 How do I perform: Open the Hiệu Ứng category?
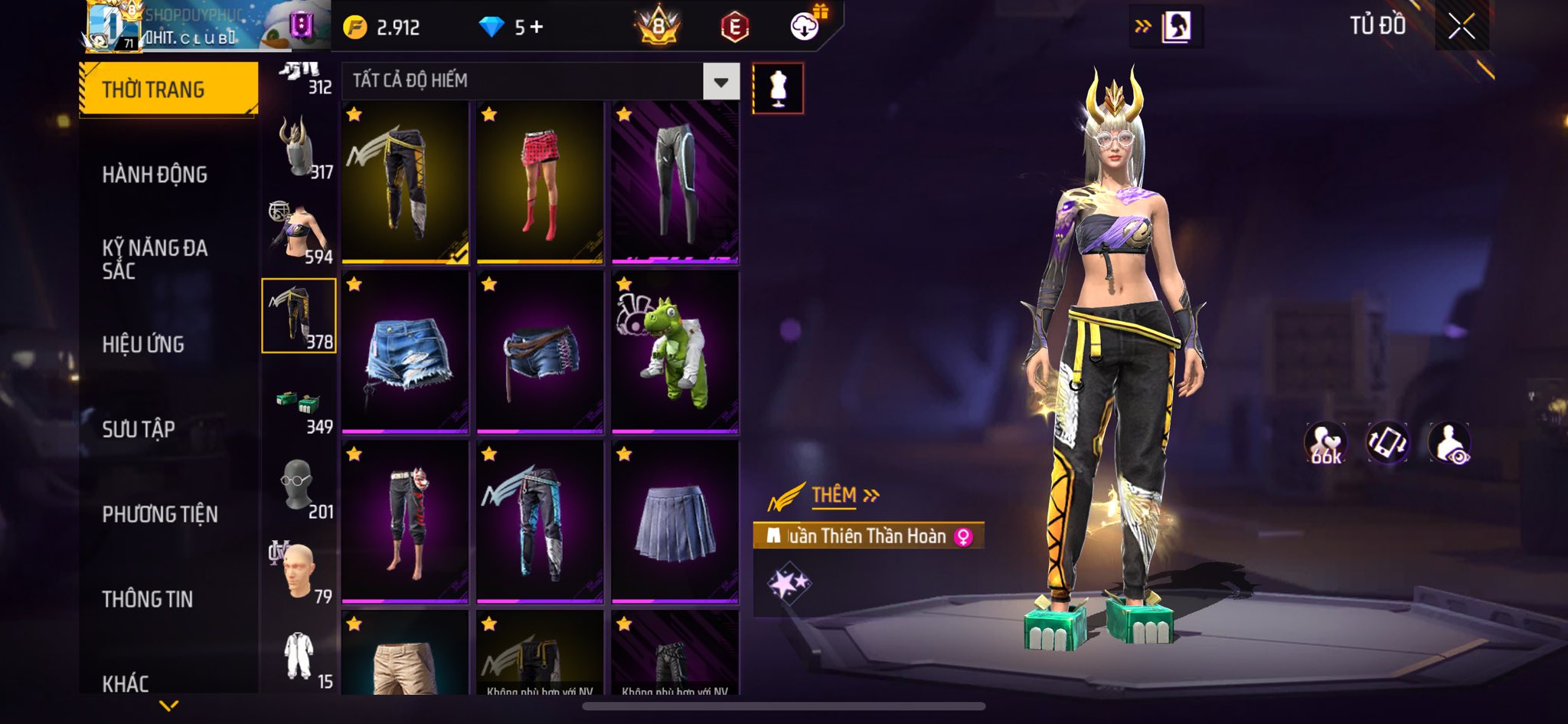[x=143, y=345]
